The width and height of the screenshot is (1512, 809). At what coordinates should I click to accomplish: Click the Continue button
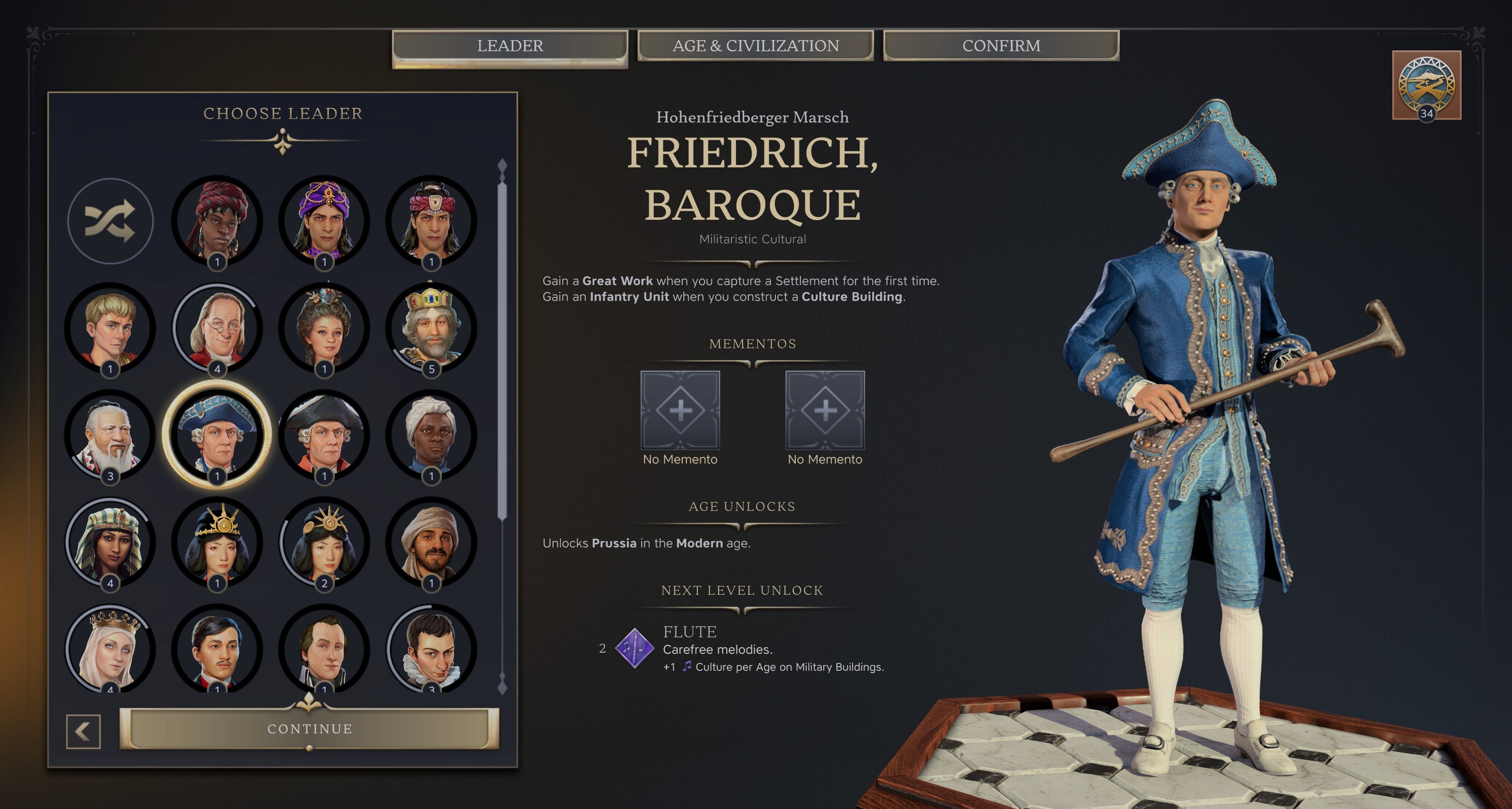point(309,729)
